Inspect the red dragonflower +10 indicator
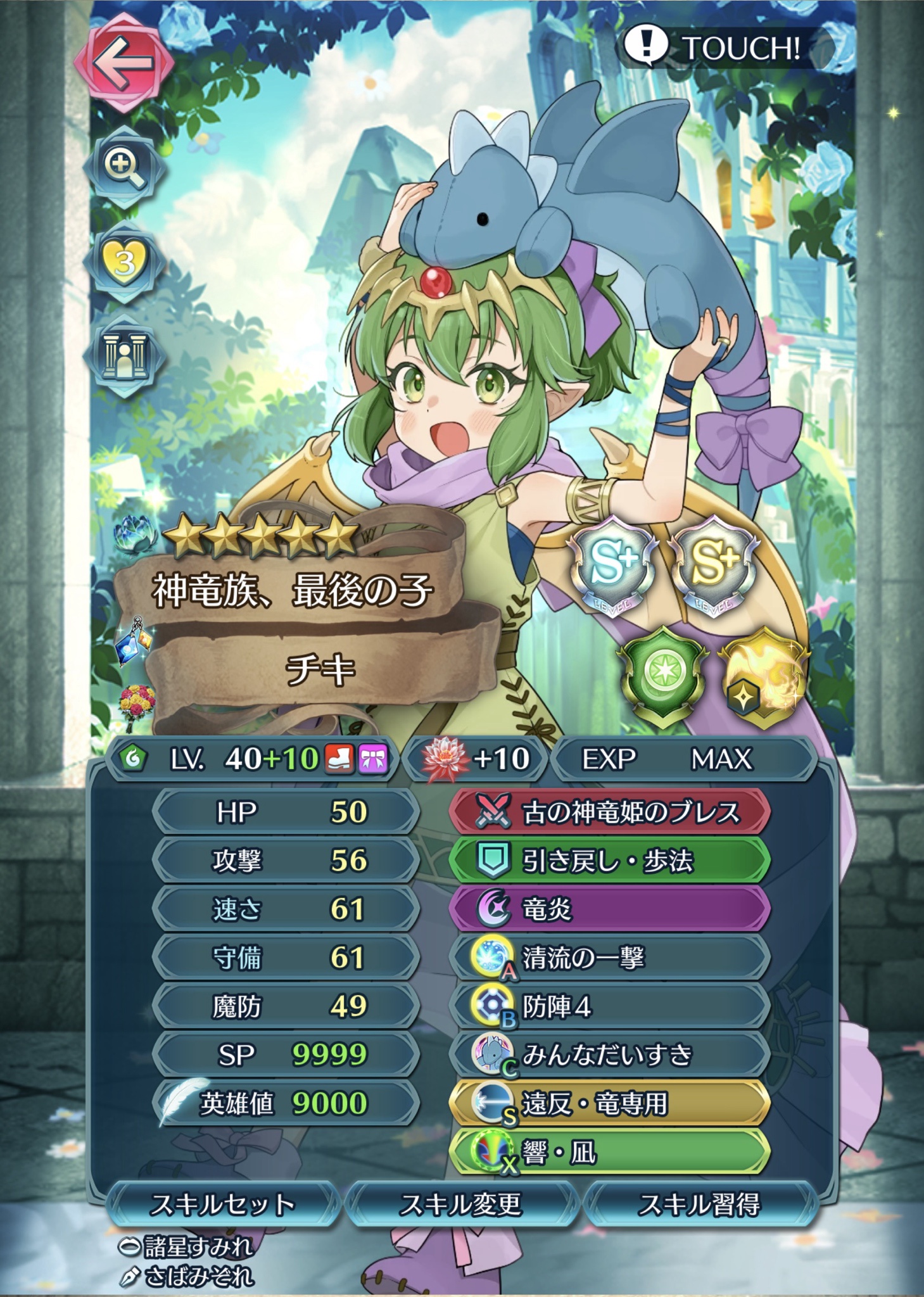This screenshot has width=924, height=1297. click(x=476, y=758)
